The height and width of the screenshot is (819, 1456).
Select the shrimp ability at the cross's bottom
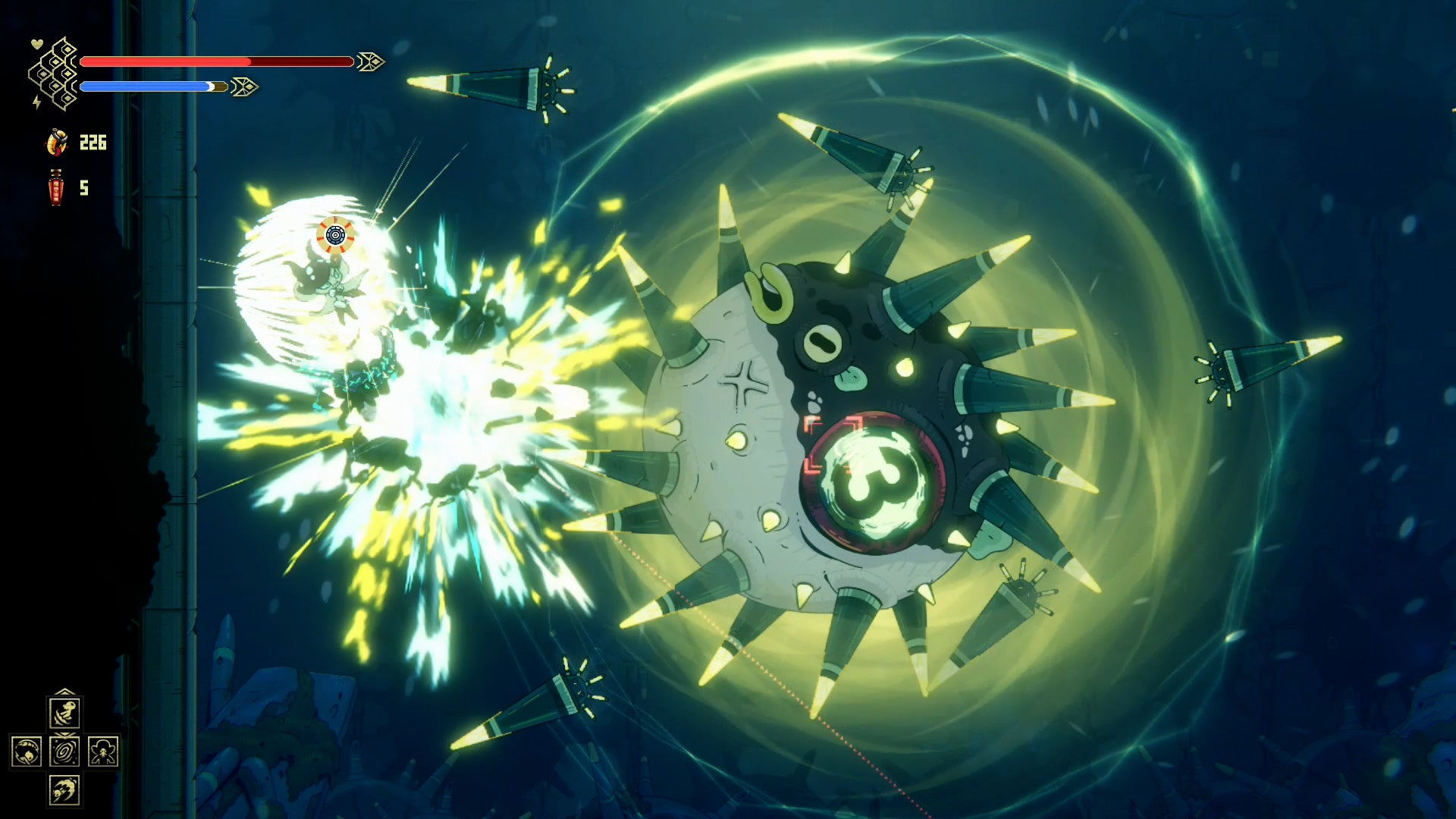pyautogui.click(x=64, y=789)
